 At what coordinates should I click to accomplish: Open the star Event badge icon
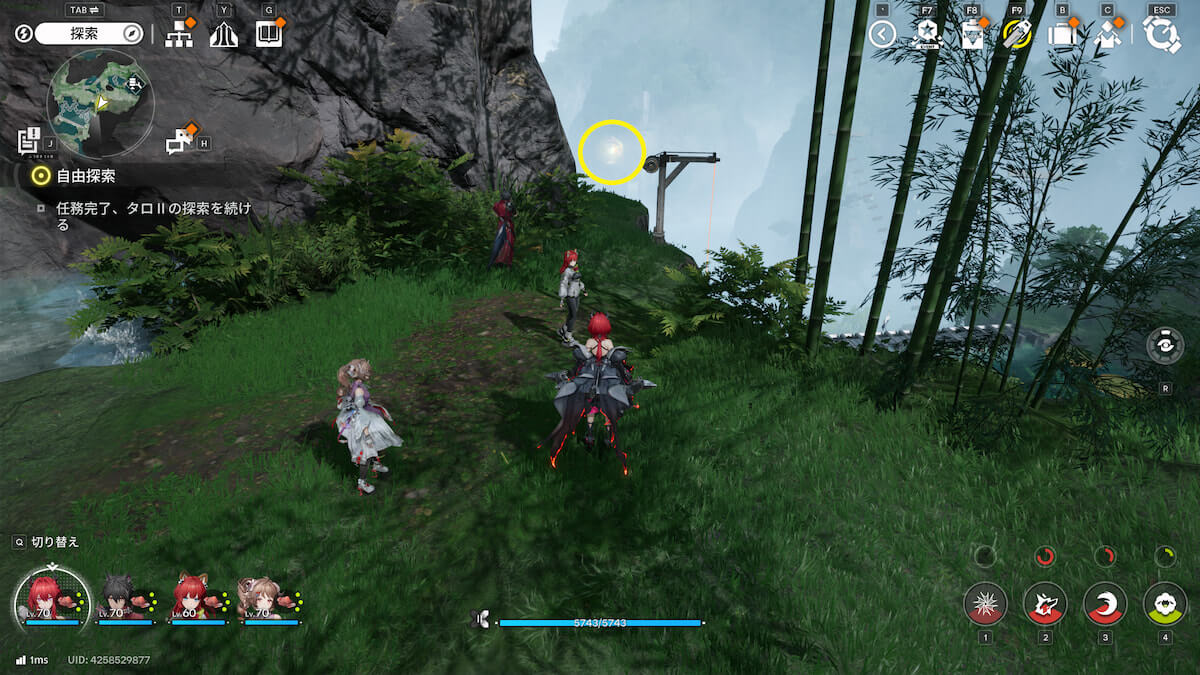click(x=925, y=35)
